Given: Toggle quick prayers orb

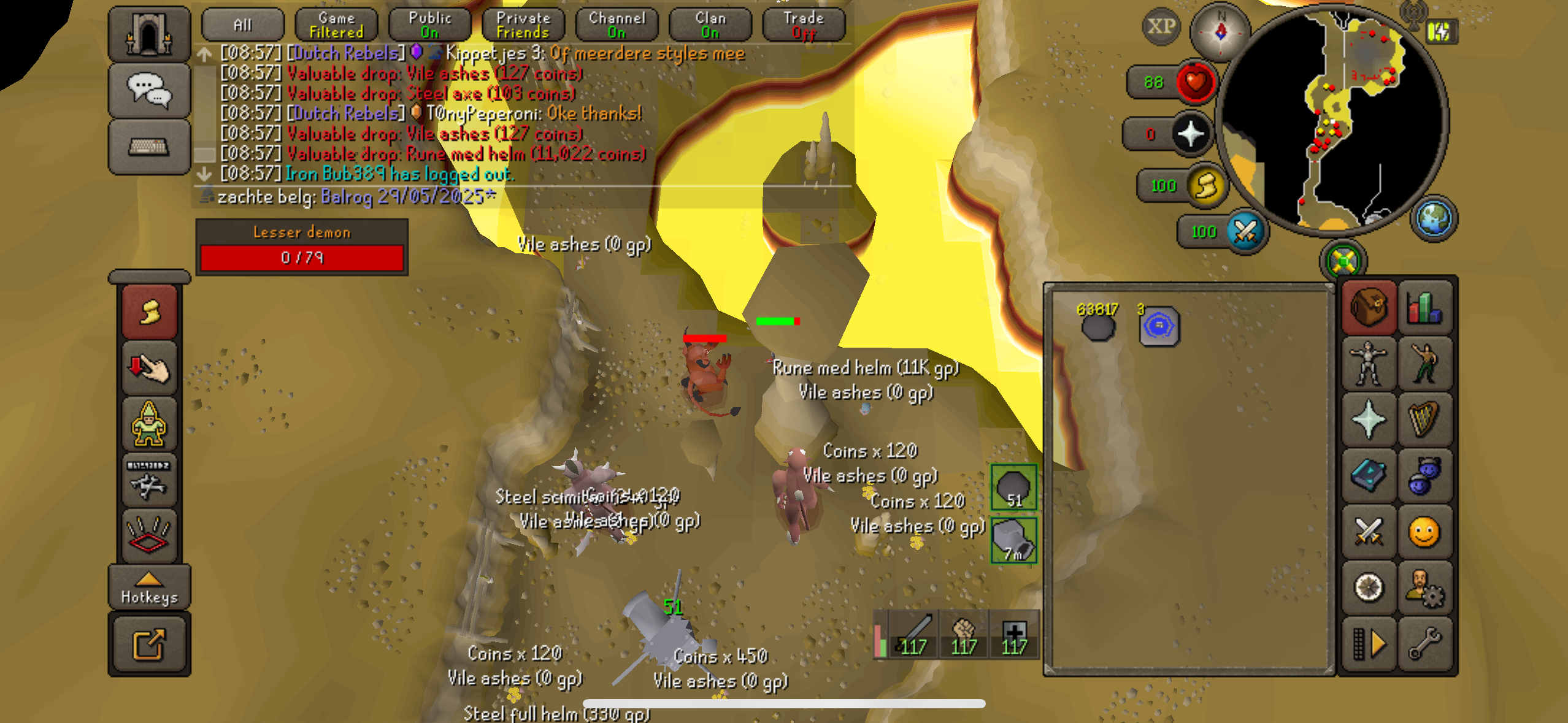Looking at the screenshot, I should pos(1191,134).
